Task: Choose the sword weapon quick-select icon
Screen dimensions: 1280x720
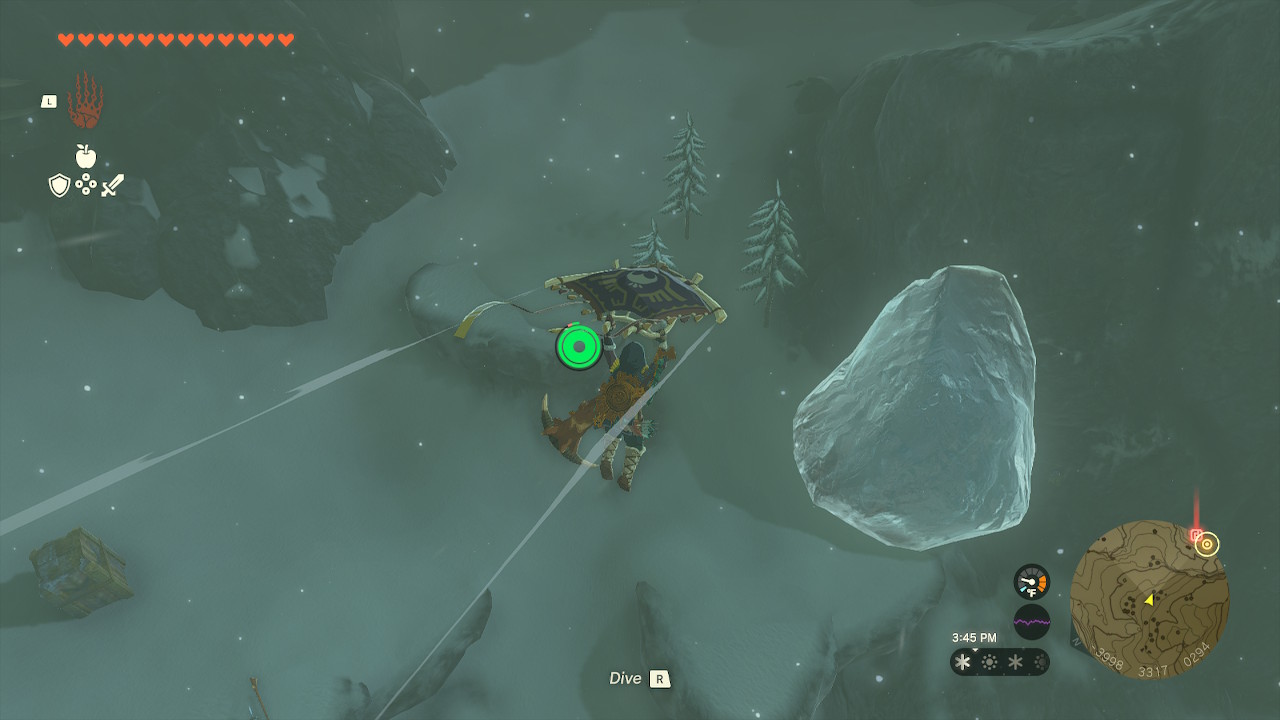Action: click(x=112, y=185)
